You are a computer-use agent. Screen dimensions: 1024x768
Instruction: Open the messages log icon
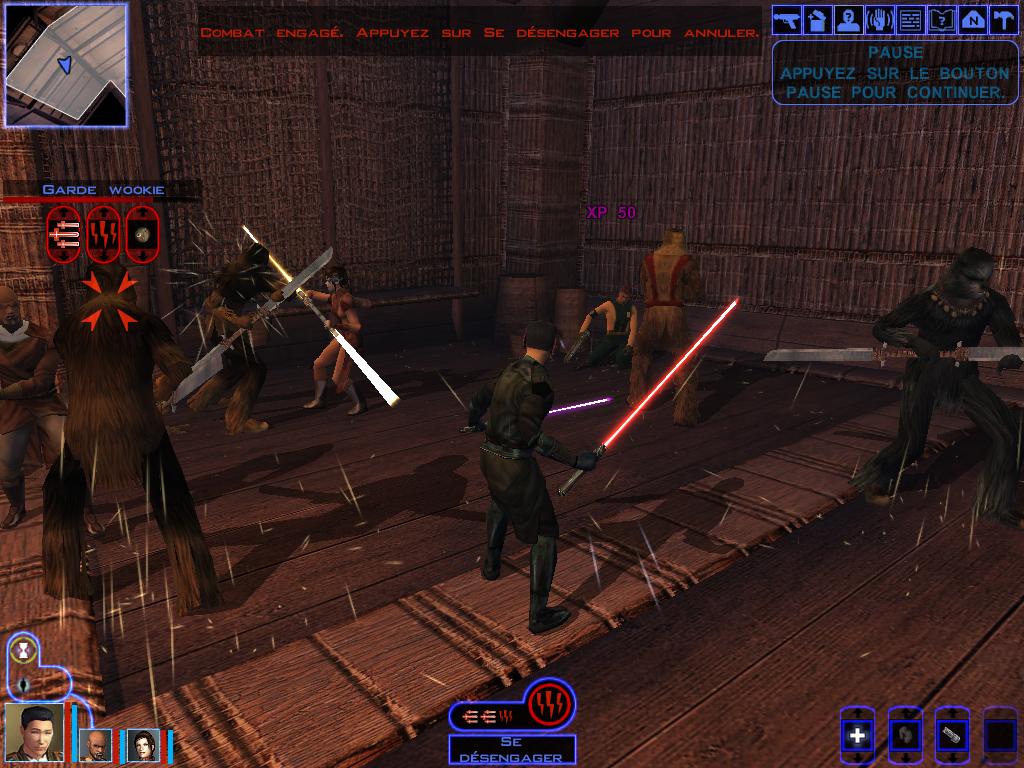tap(910, 19)
